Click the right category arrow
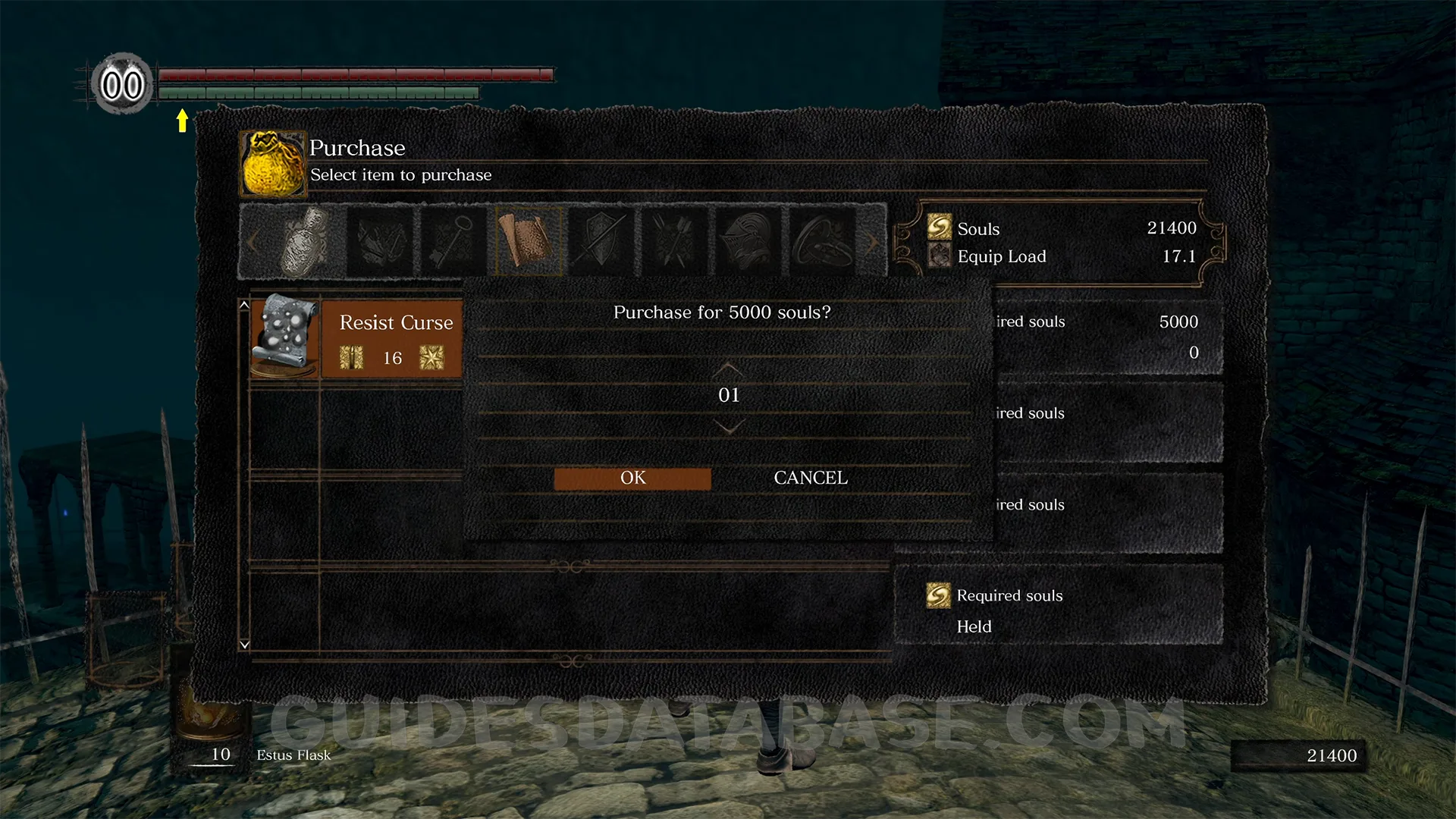 click(874, 242)
